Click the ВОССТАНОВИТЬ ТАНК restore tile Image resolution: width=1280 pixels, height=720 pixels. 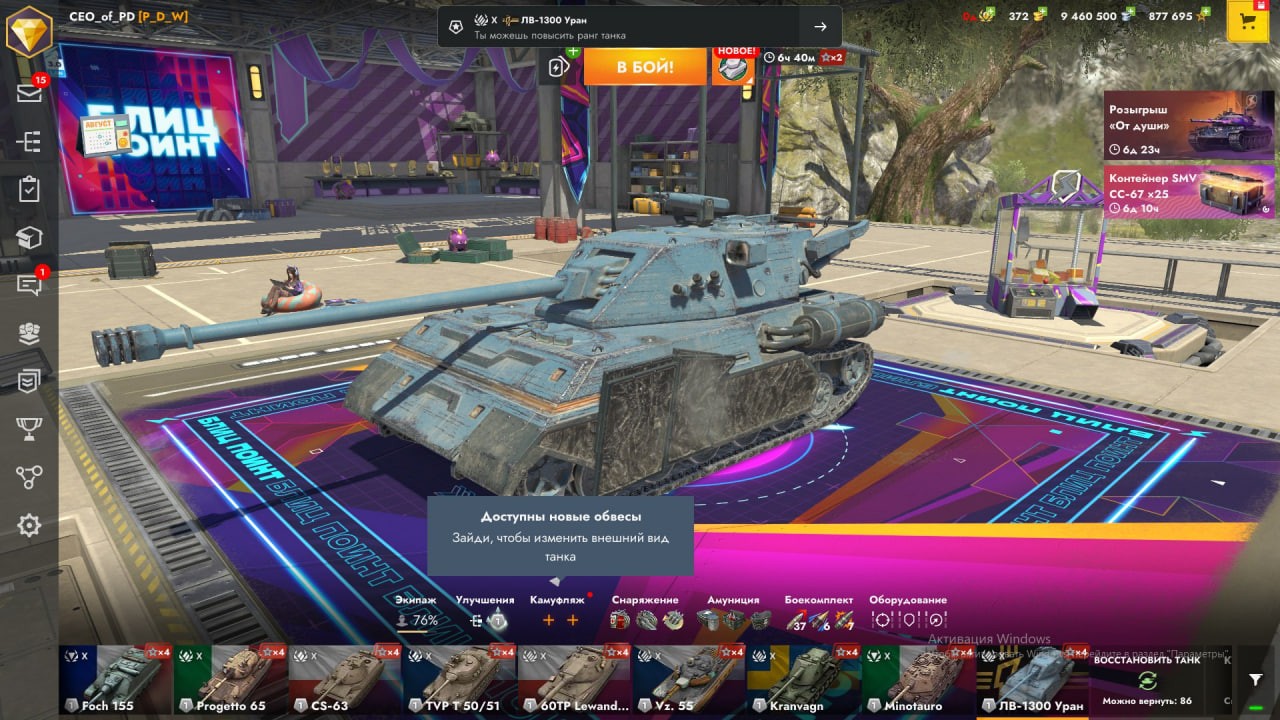click(x=1146, y=680)
